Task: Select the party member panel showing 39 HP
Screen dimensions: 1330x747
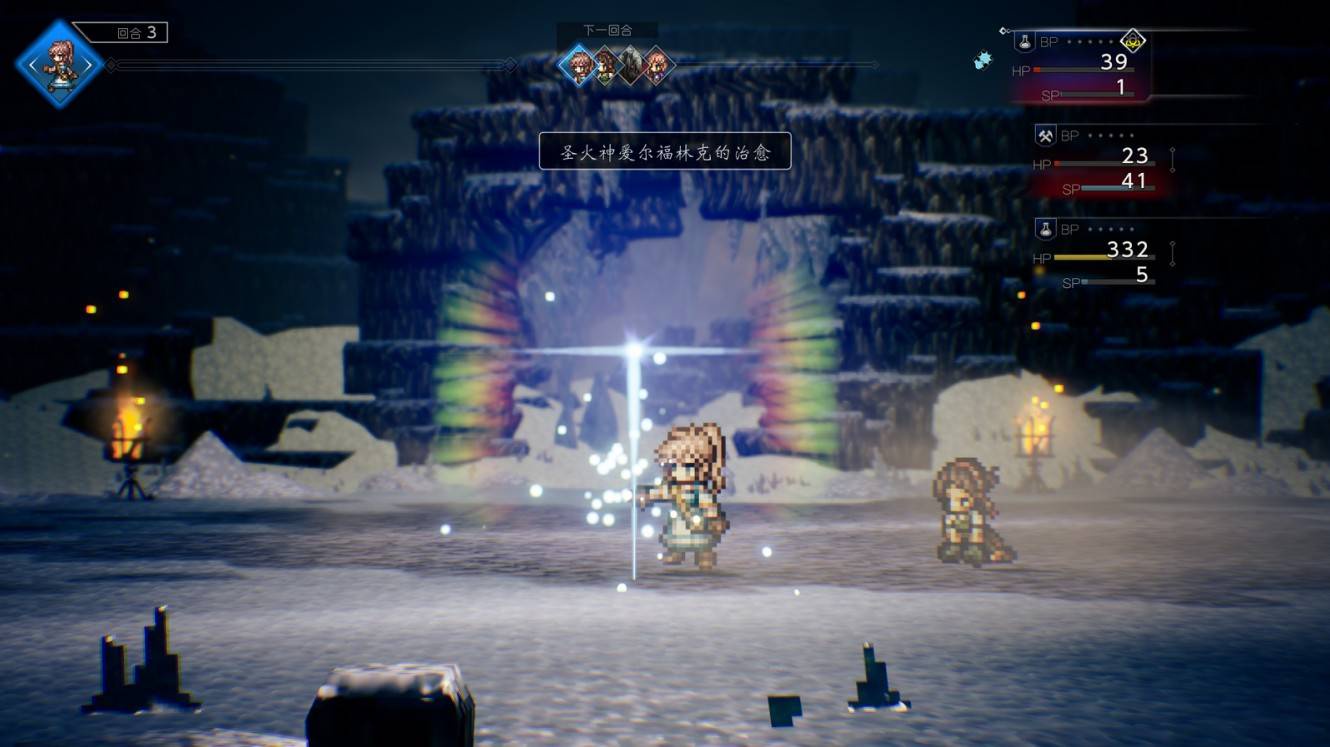Action: tap(1082, 69)
